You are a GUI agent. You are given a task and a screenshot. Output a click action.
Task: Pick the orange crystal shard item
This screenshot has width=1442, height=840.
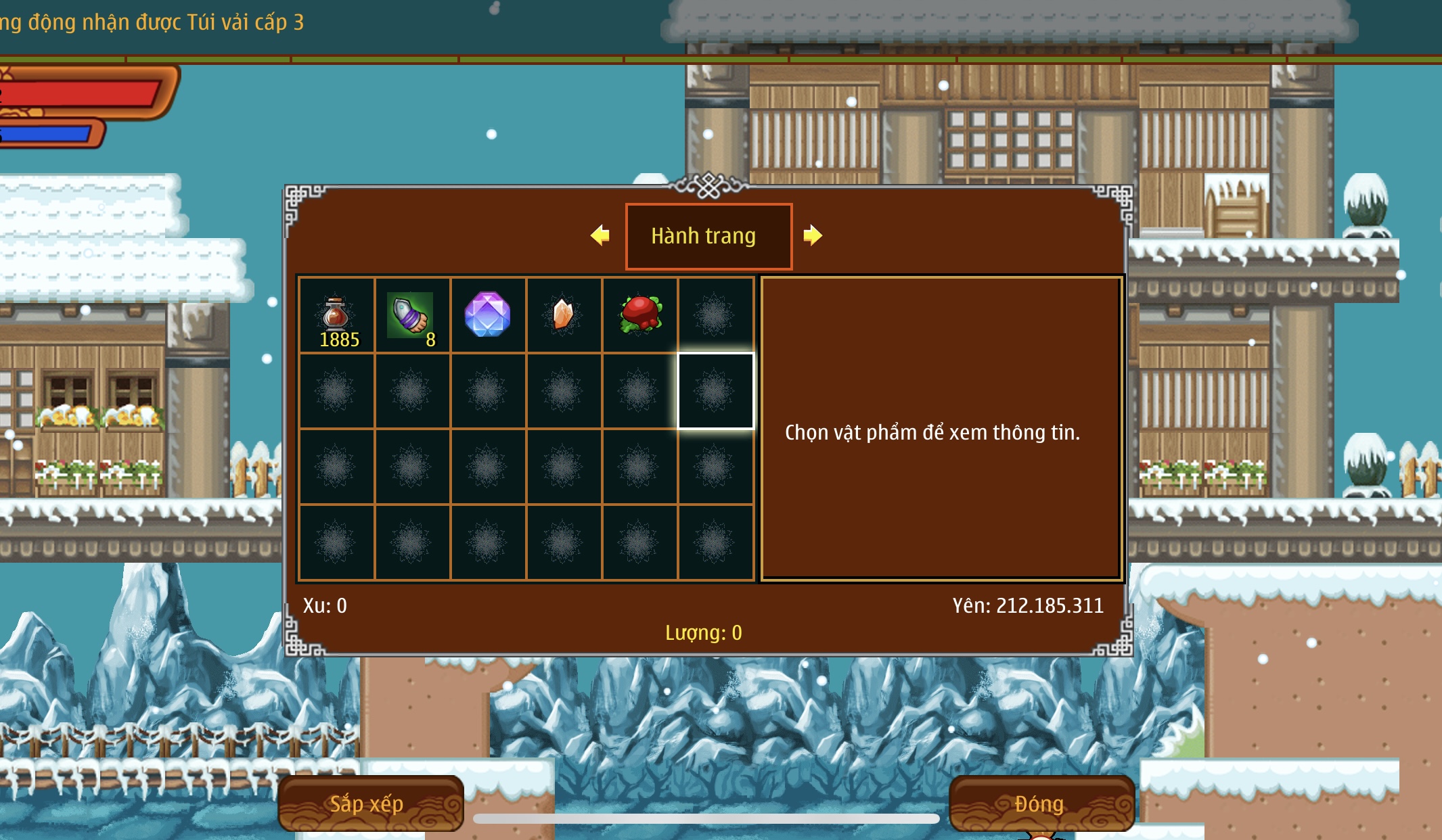(x=563, y=315)
